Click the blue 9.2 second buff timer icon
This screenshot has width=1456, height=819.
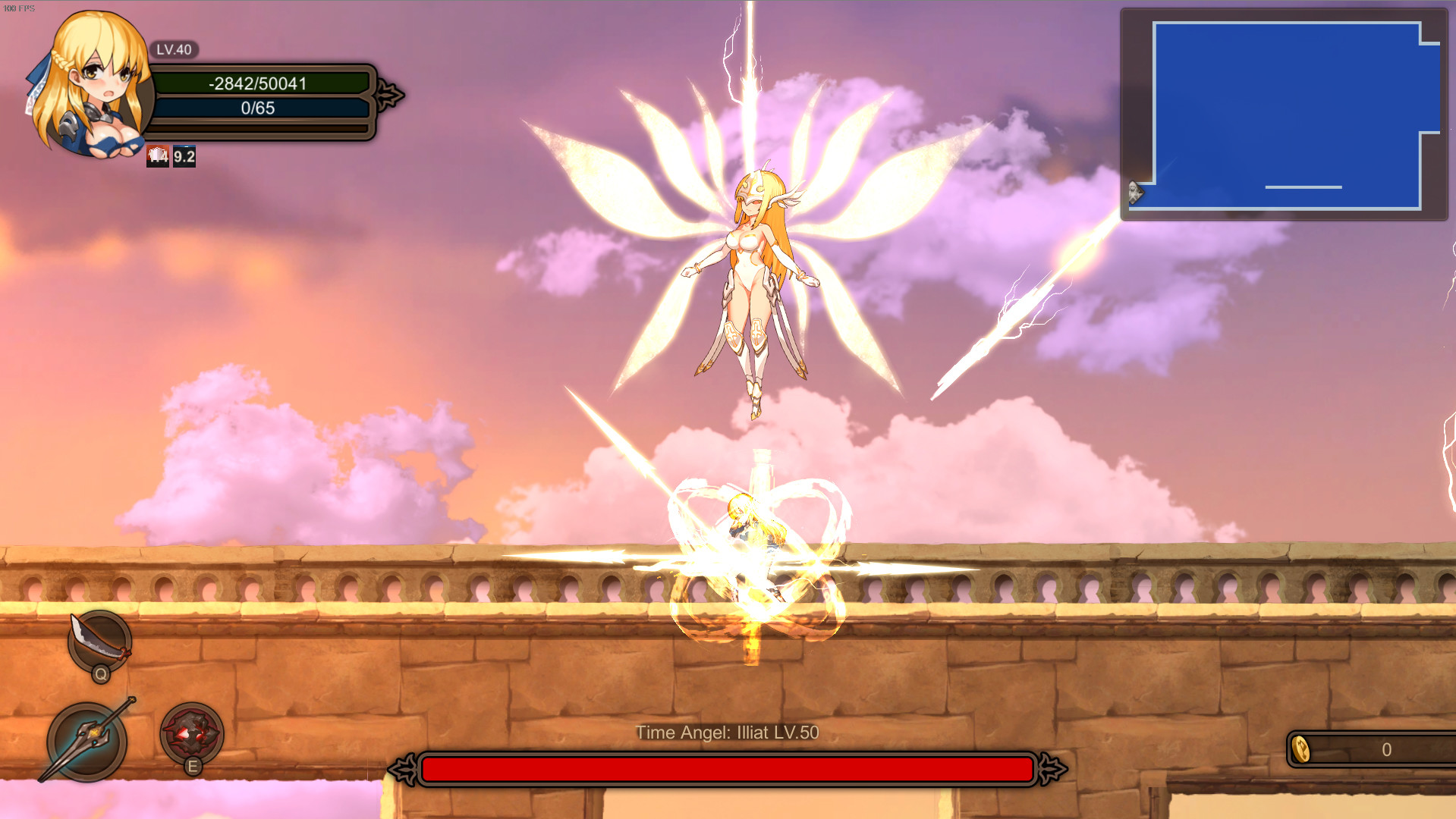(x=183, y=157)
